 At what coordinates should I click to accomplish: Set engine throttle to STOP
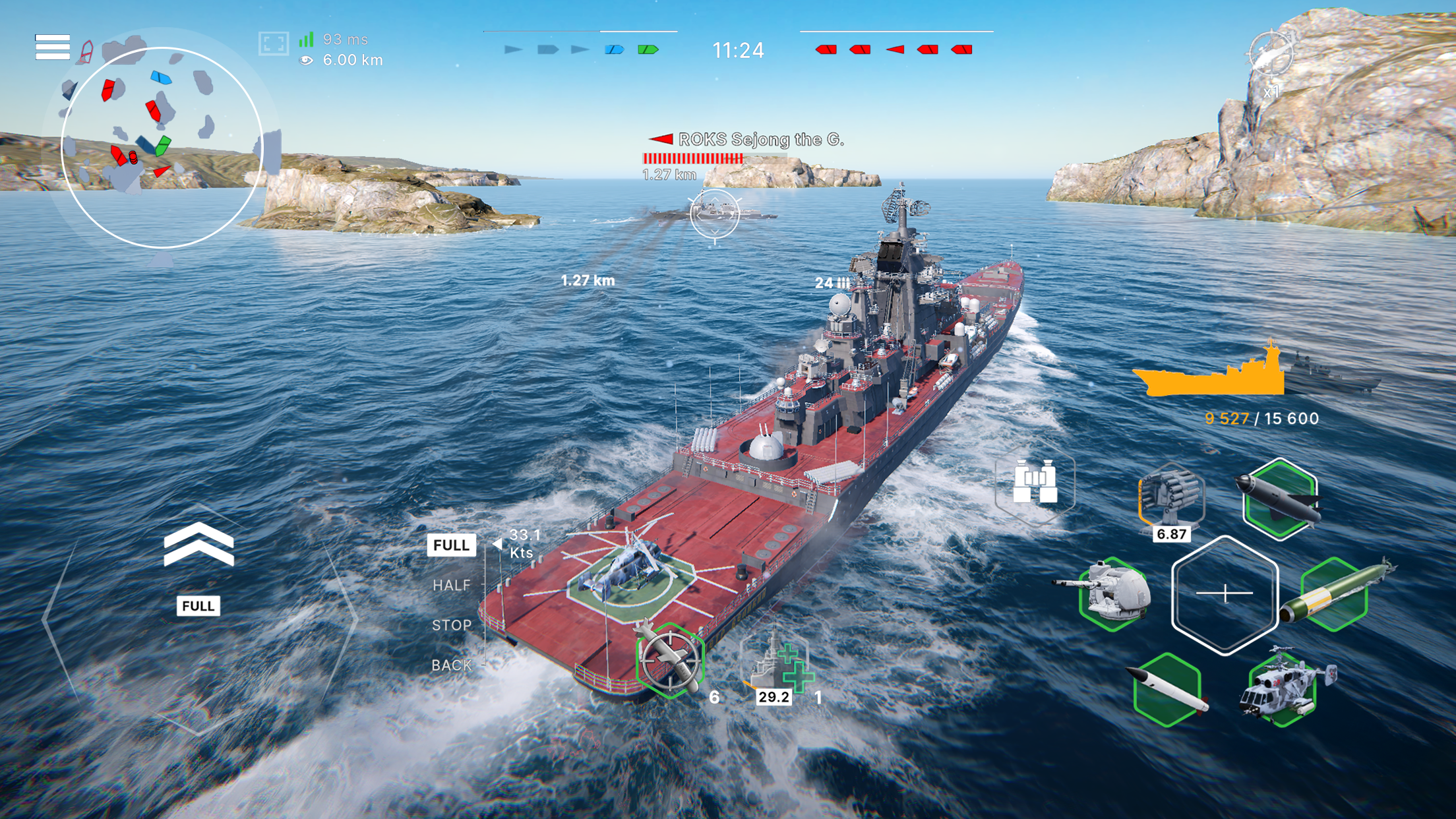point(453,625)
